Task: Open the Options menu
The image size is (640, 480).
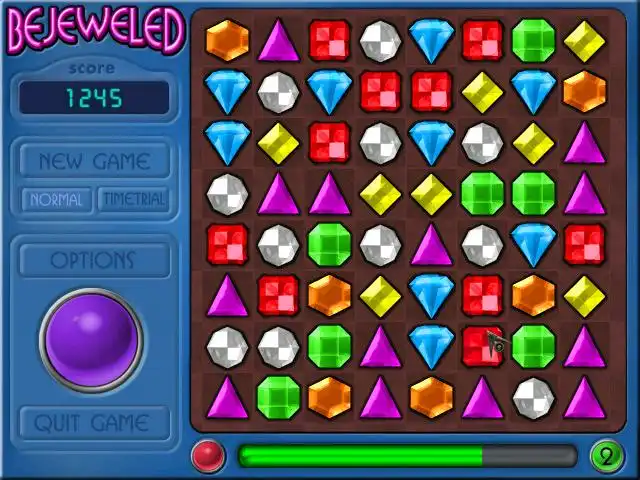Action: tap(92, 260)
